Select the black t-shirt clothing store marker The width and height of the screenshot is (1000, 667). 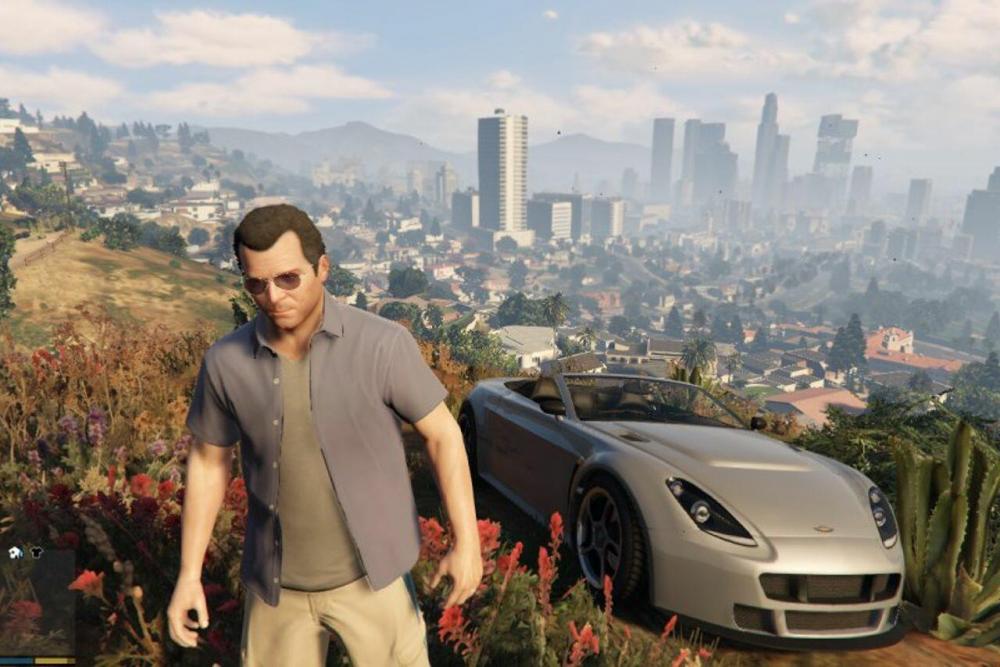click(x=37, y=552)
